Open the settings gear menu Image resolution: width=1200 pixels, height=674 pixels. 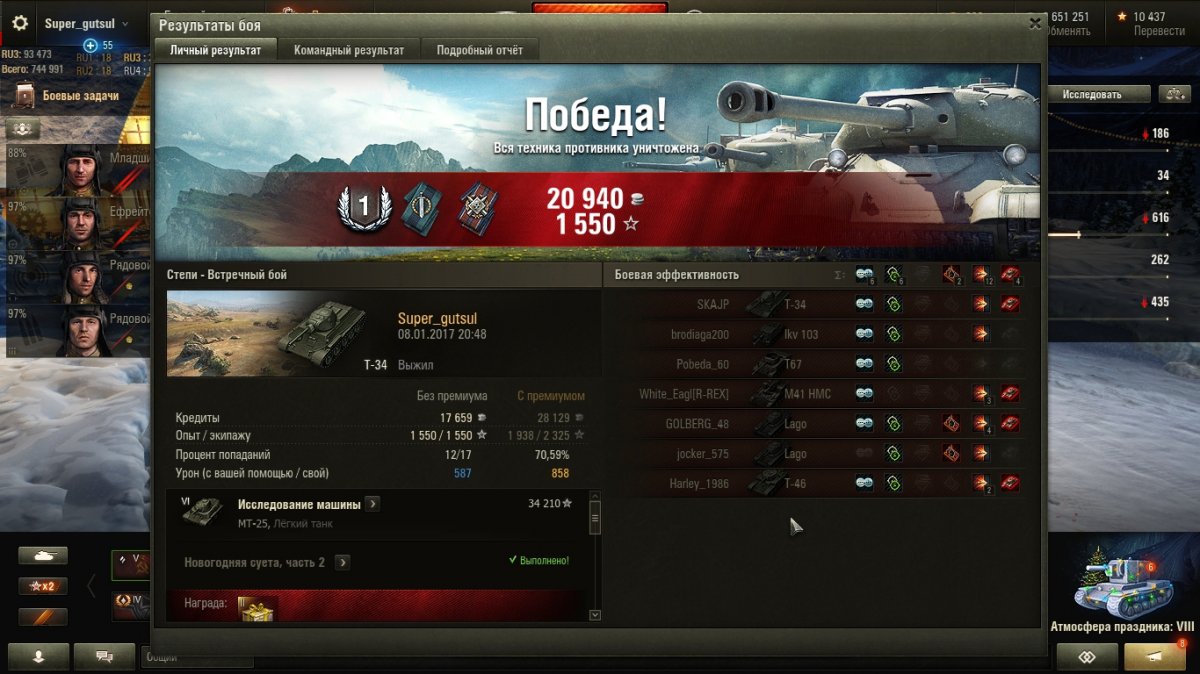[19, 23]
